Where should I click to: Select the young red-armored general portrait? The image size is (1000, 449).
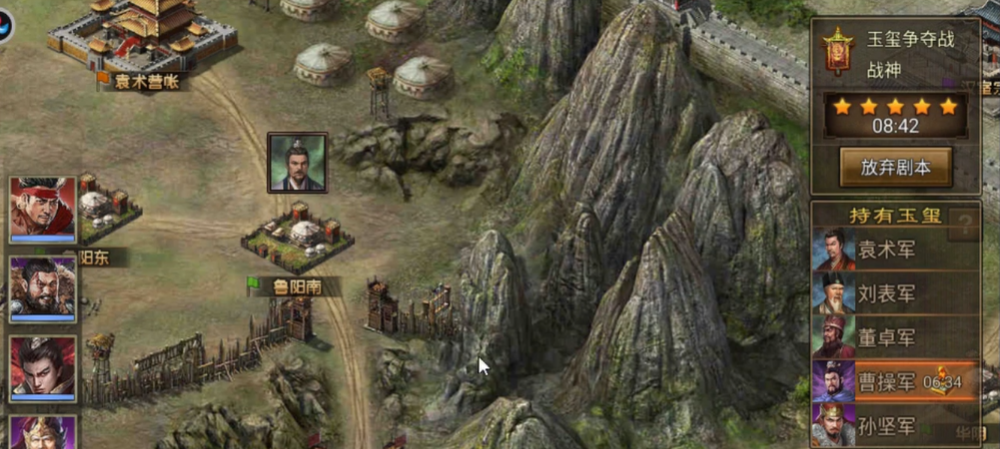point(43,368)
